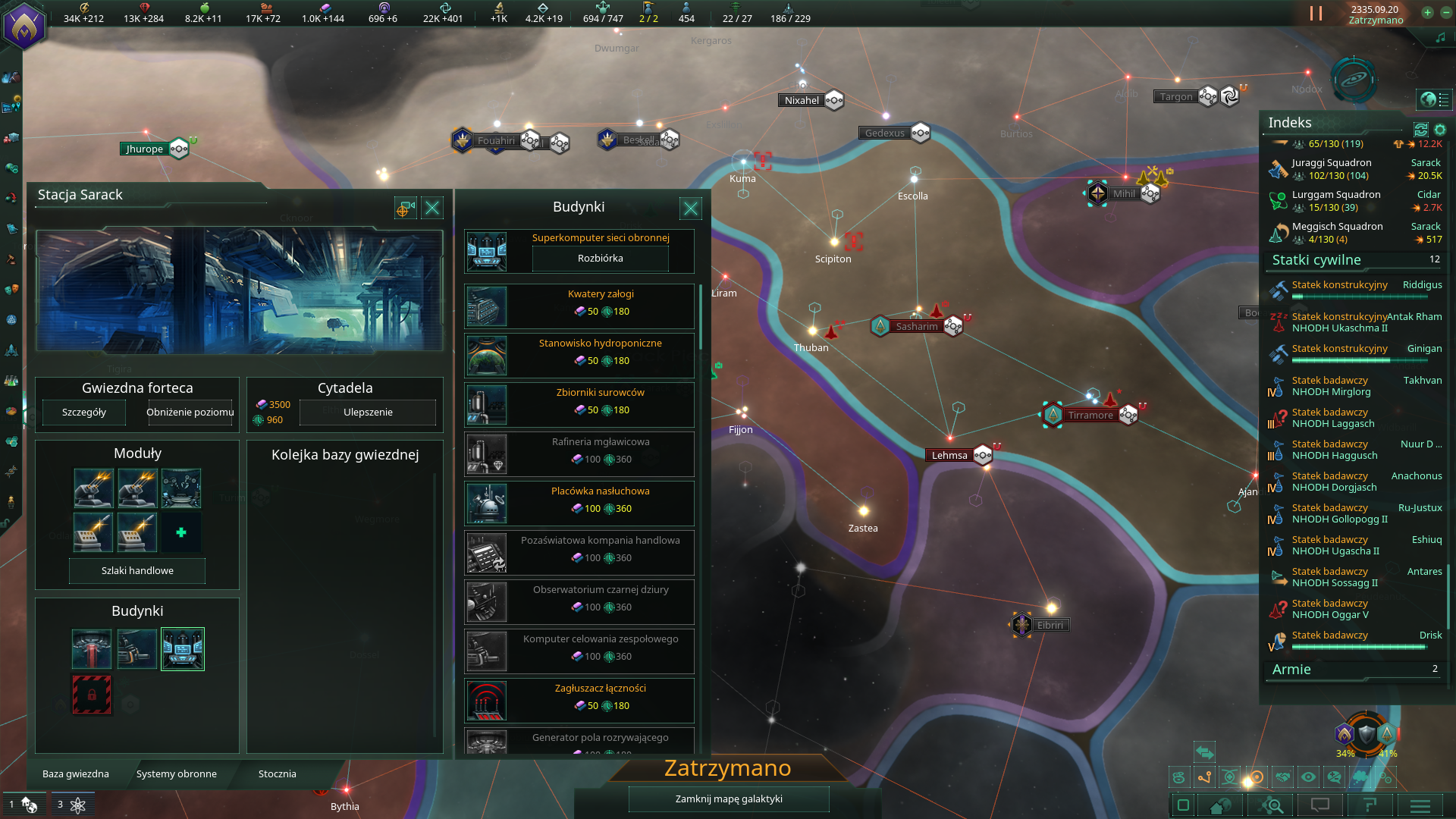Open the ship designer magnifier icon
Image resolution: width=1456 pixels, height=819 pixels.
click(1271, 805)
